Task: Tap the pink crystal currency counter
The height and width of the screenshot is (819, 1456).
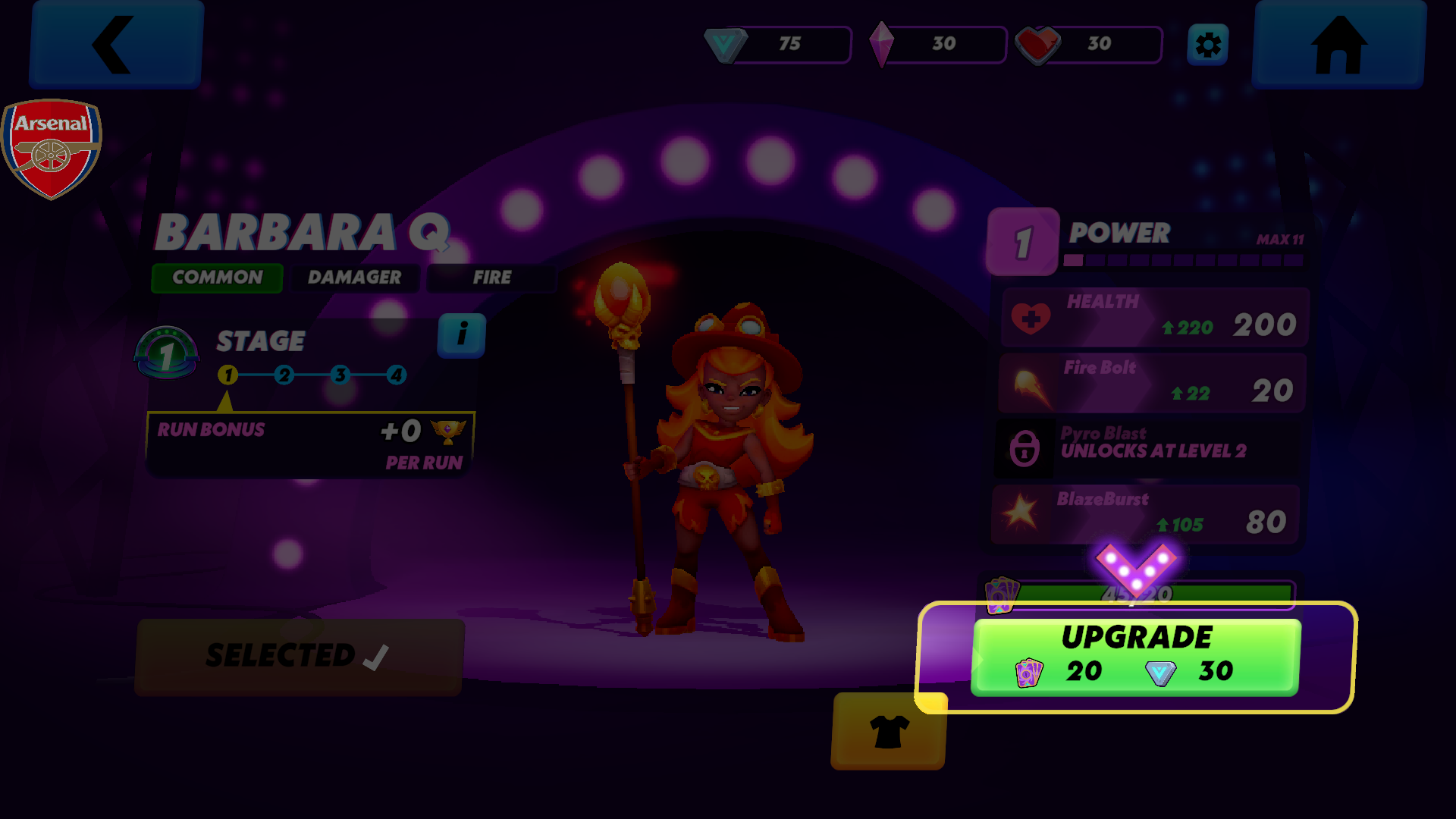Action: click(937, 45)
